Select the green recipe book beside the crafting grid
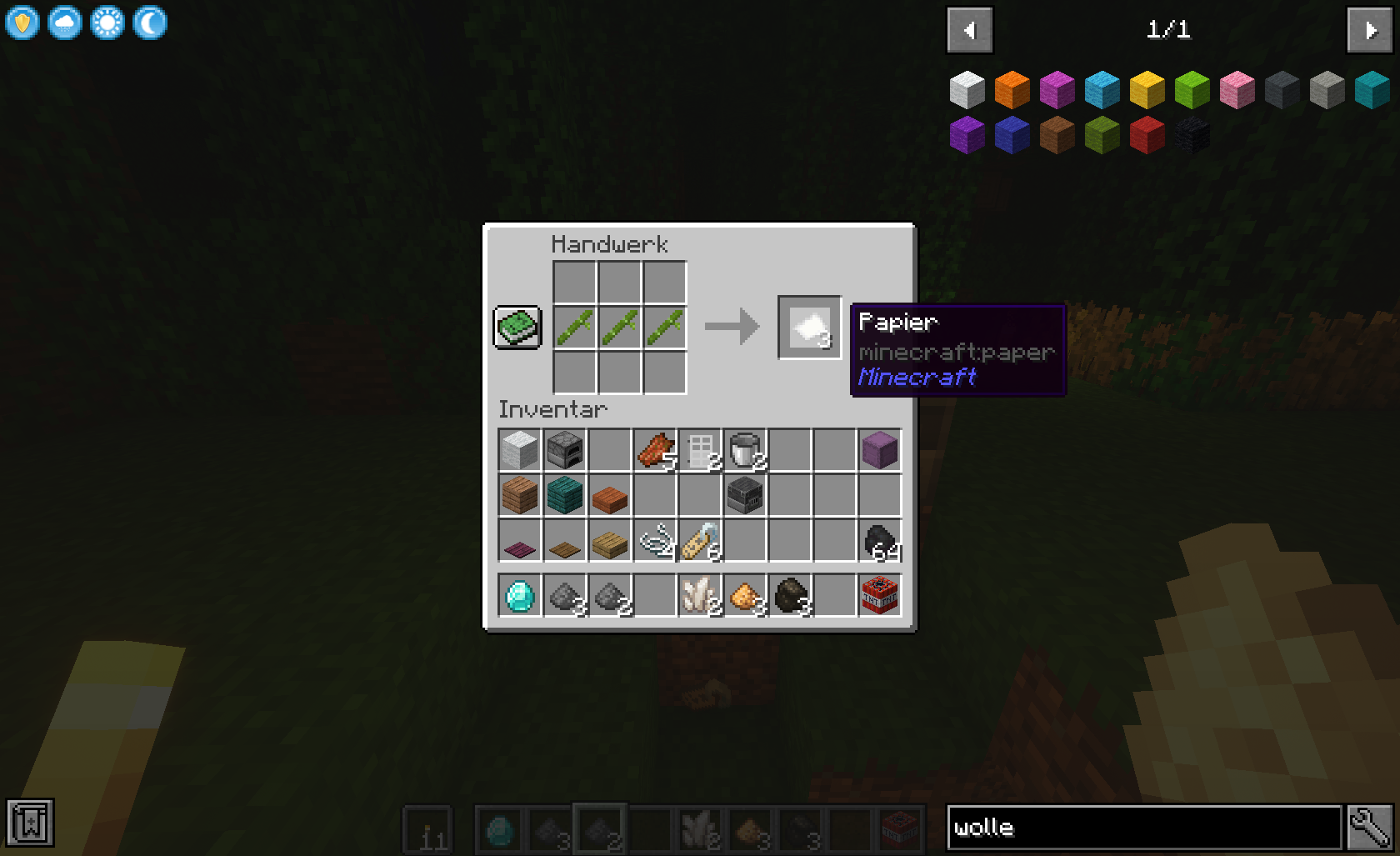Image resolution: width=1400 pixels, height=856 pixels. pyautogui.click(x=517, y=328)
